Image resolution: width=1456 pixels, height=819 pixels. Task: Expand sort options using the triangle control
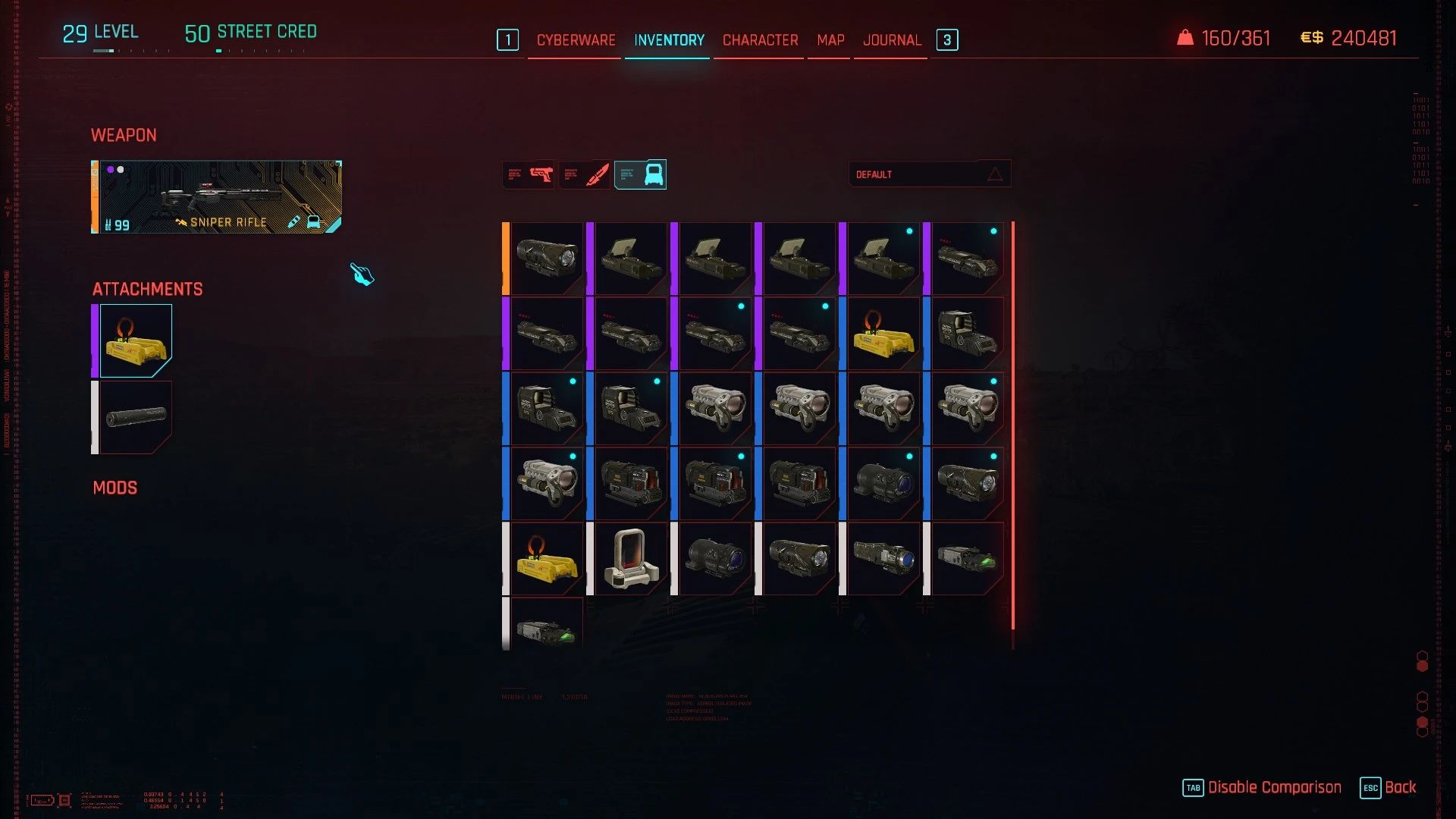click(x=994, y=174)
